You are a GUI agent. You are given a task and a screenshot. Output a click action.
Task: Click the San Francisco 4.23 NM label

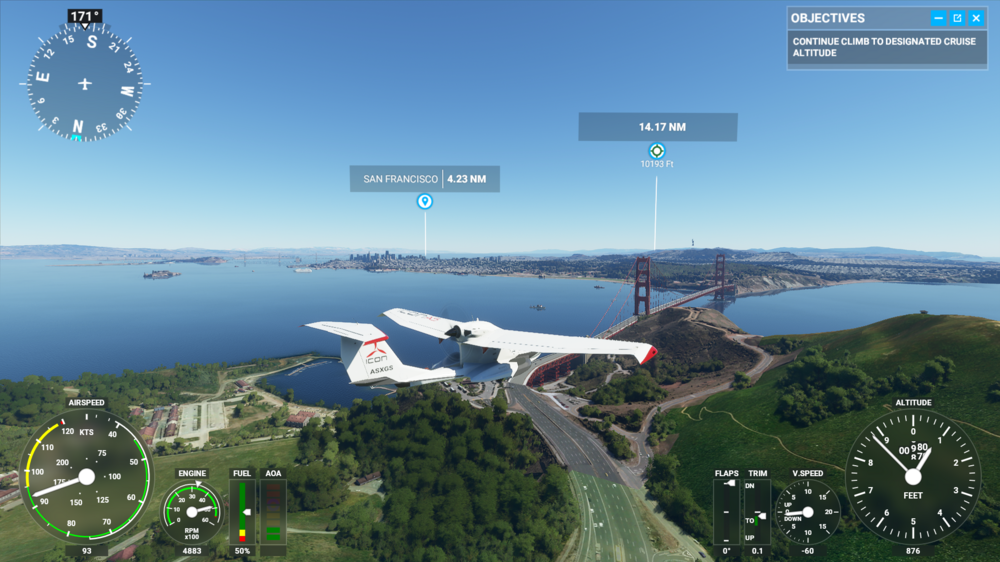tap(425, 179)
